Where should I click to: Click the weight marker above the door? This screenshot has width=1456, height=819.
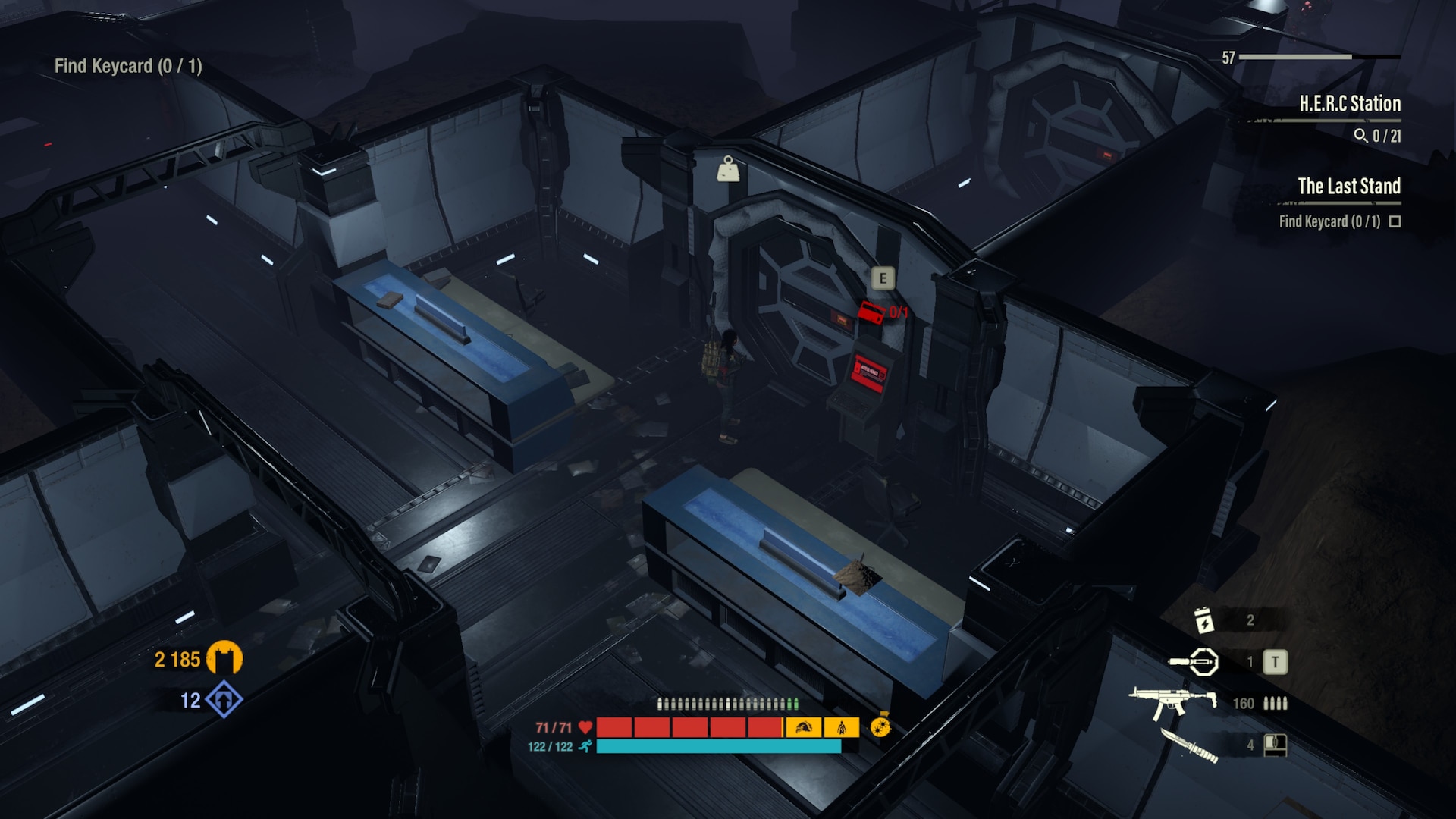pos(728,169)
